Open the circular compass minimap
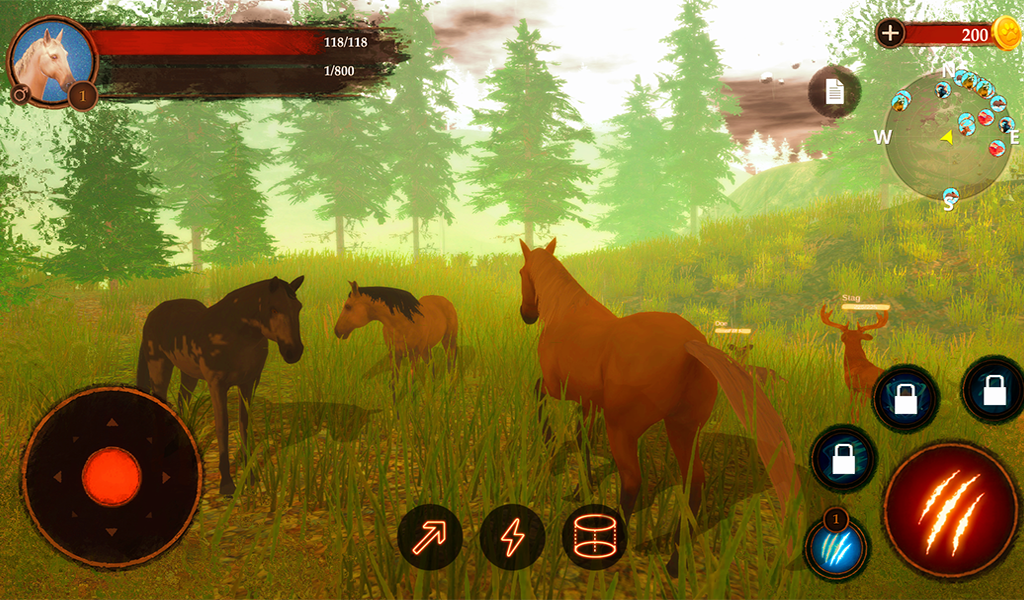Image resolution: width=1024 pixels, height=600 pixels. coord(946,136)
